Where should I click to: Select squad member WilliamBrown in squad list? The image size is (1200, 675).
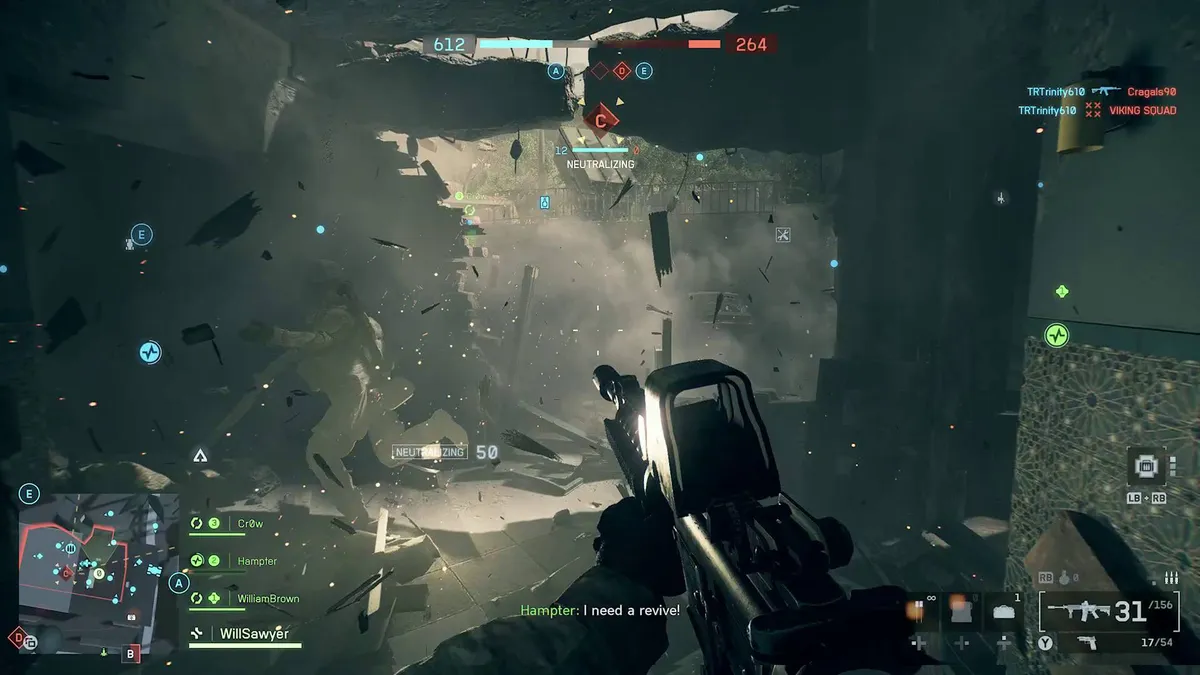point(267,598)
